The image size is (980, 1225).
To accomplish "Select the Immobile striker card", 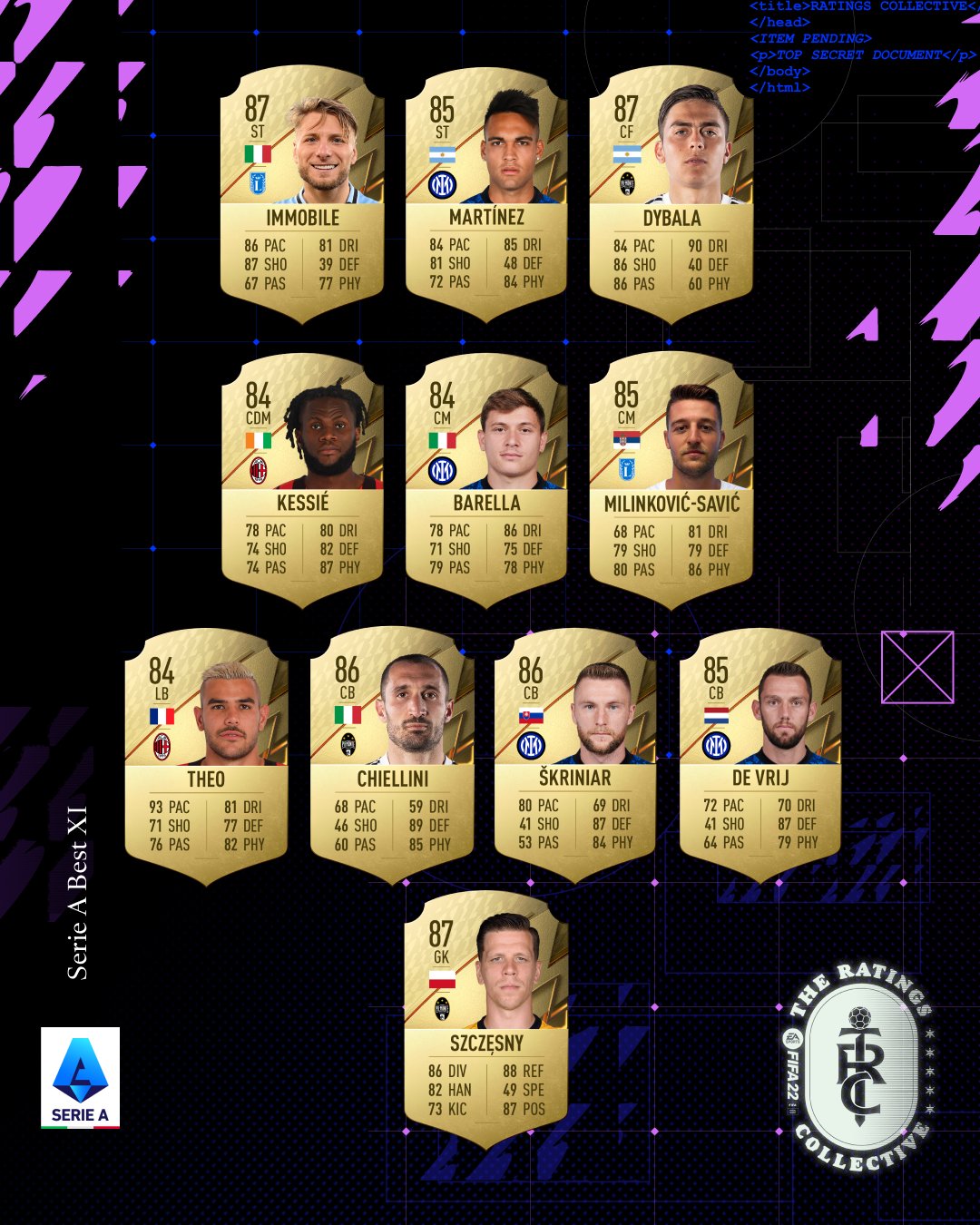I will [302, 195].
